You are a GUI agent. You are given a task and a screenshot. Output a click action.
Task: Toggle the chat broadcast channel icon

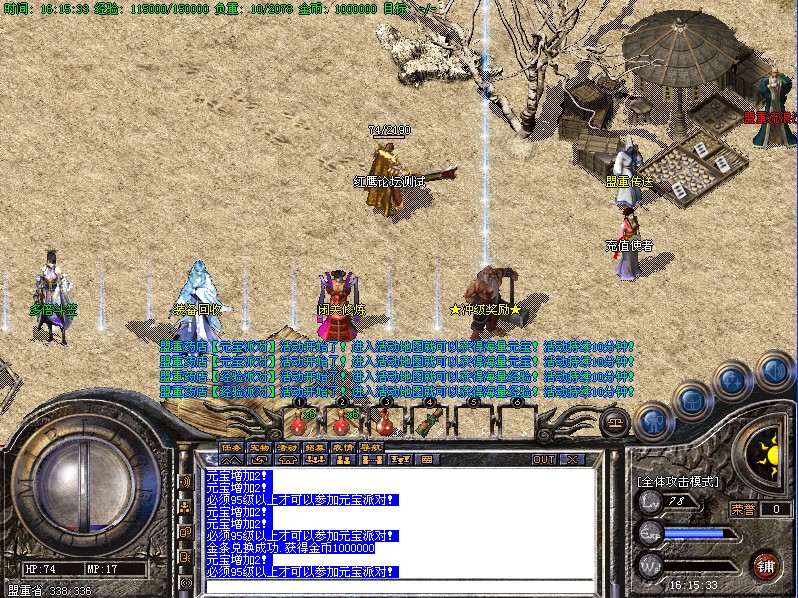pyautogui.click(x=185, y=481)
